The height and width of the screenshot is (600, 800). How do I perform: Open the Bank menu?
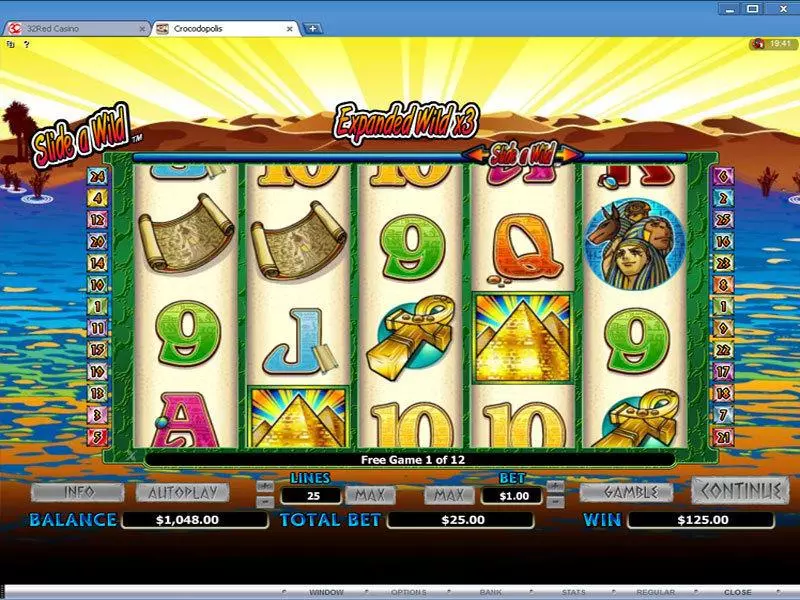click(492, 592)
